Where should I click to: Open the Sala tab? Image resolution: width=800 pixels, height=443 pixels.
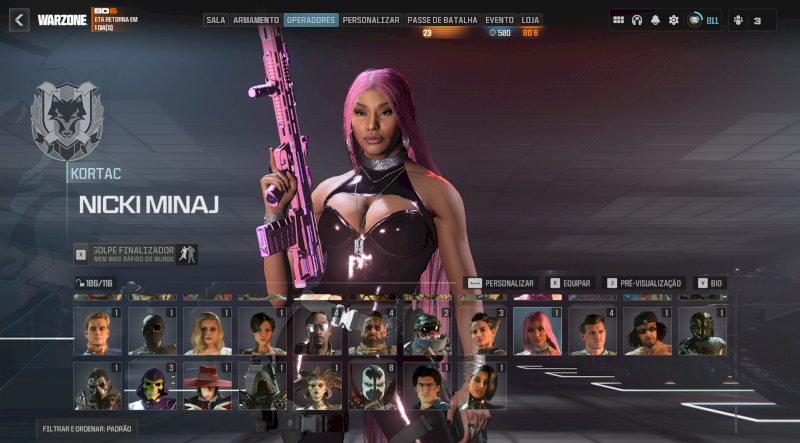[216, 20]
